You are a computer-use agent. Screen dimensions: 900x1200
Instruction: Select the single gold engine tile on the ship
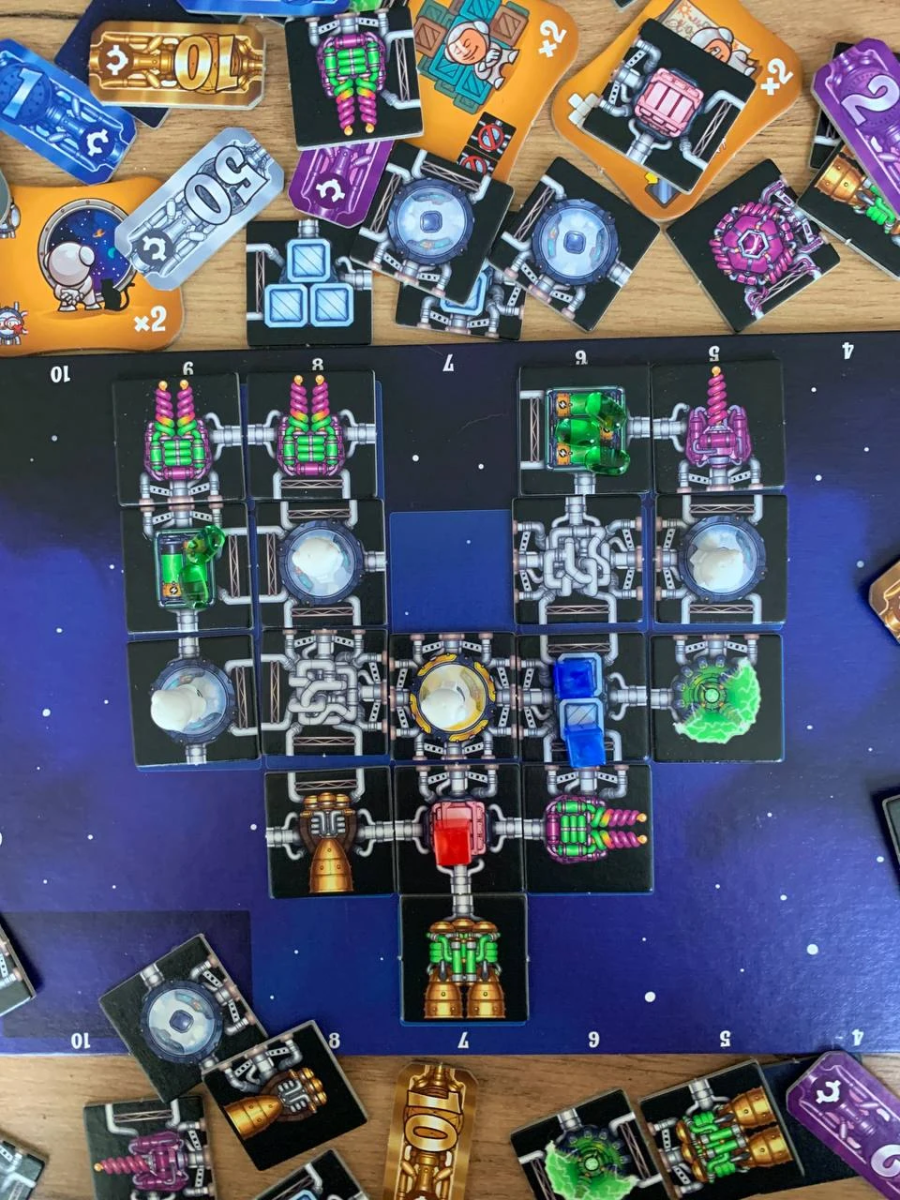pyautogui.click(x=329, y=830)
